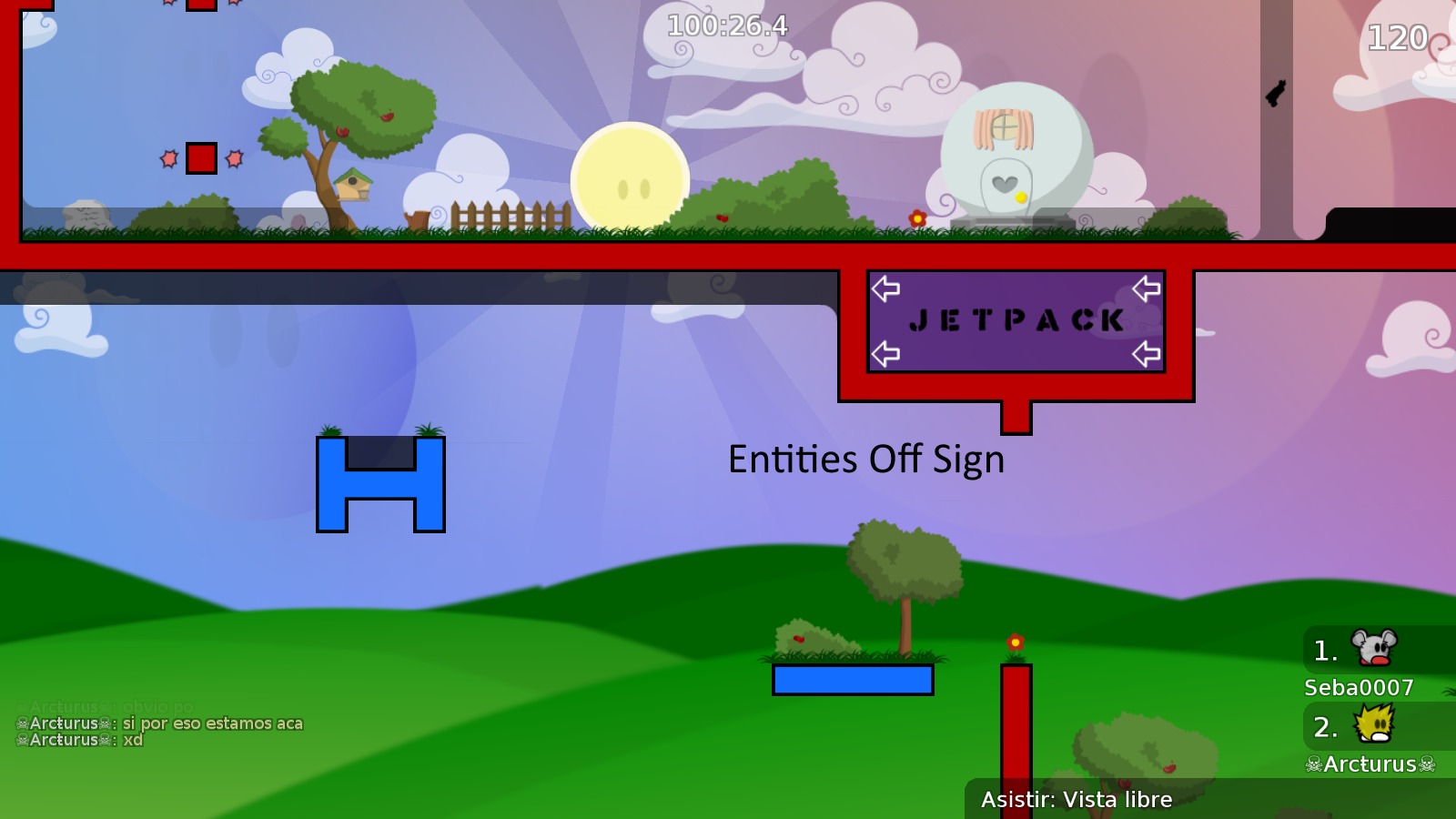Click the JETPACK sign text
Screen dimensions: 1456x819
[1016, 320]
